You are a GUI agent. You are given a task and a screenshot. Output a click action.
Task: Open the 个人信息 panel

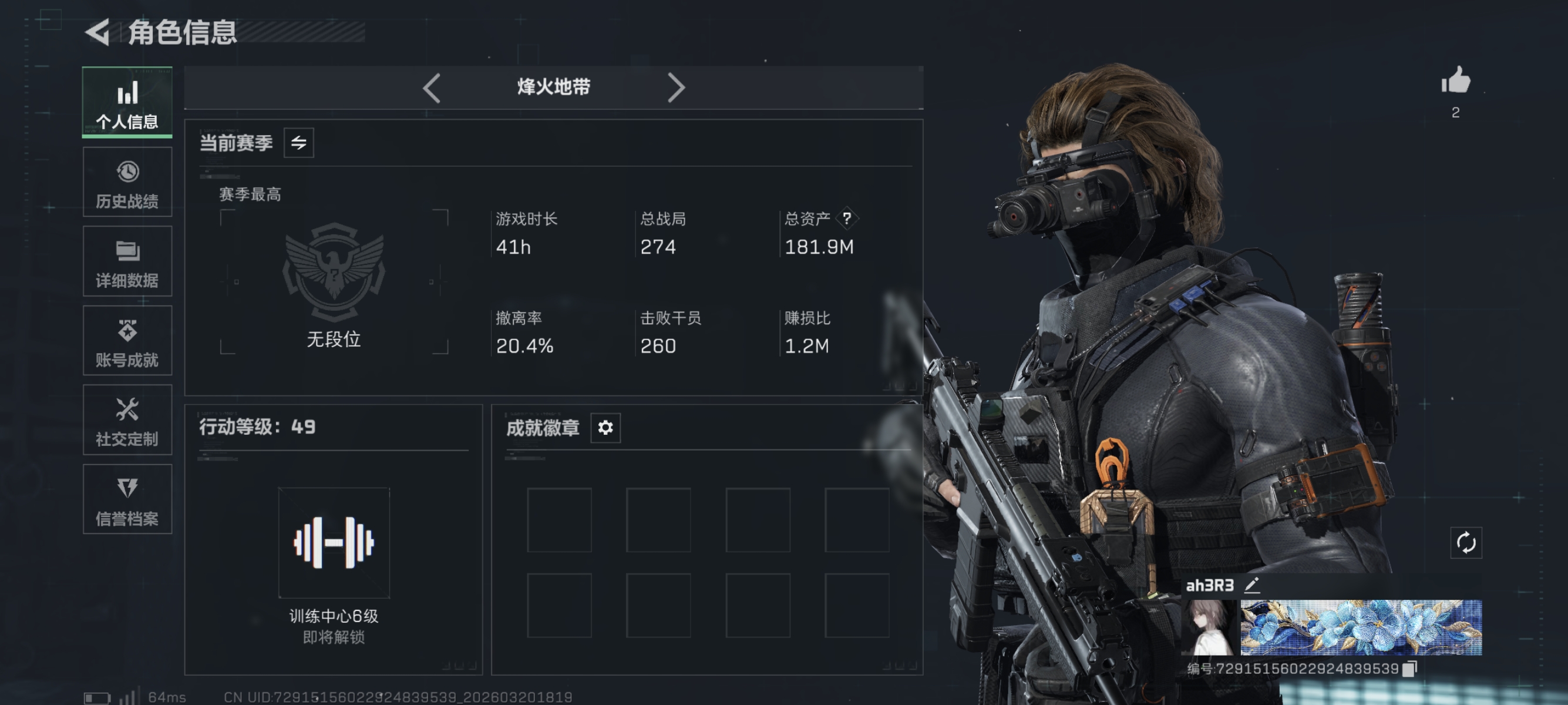127,102
